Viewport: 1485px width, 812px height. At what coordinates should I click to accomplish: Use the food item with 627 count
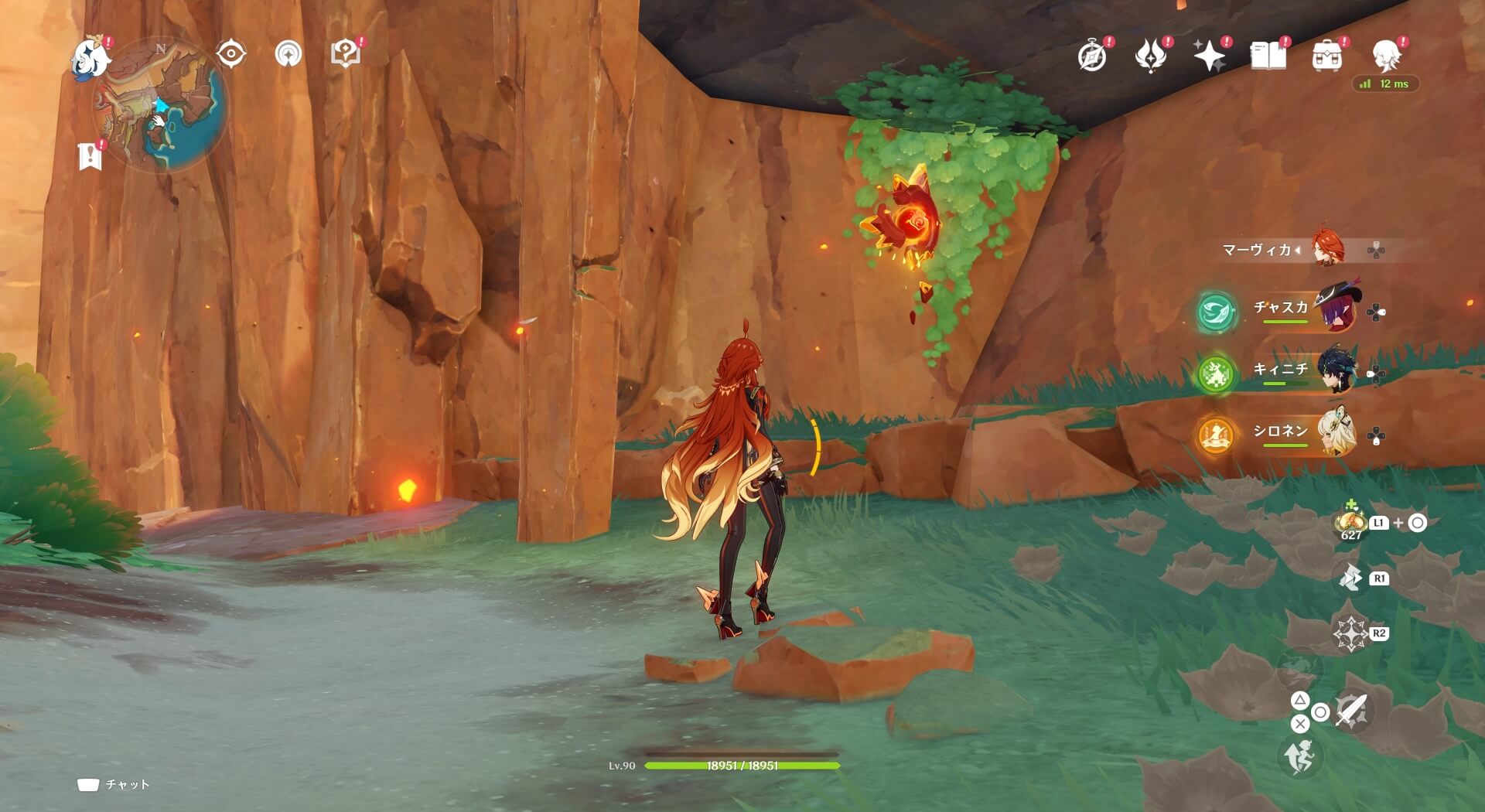1350,523
